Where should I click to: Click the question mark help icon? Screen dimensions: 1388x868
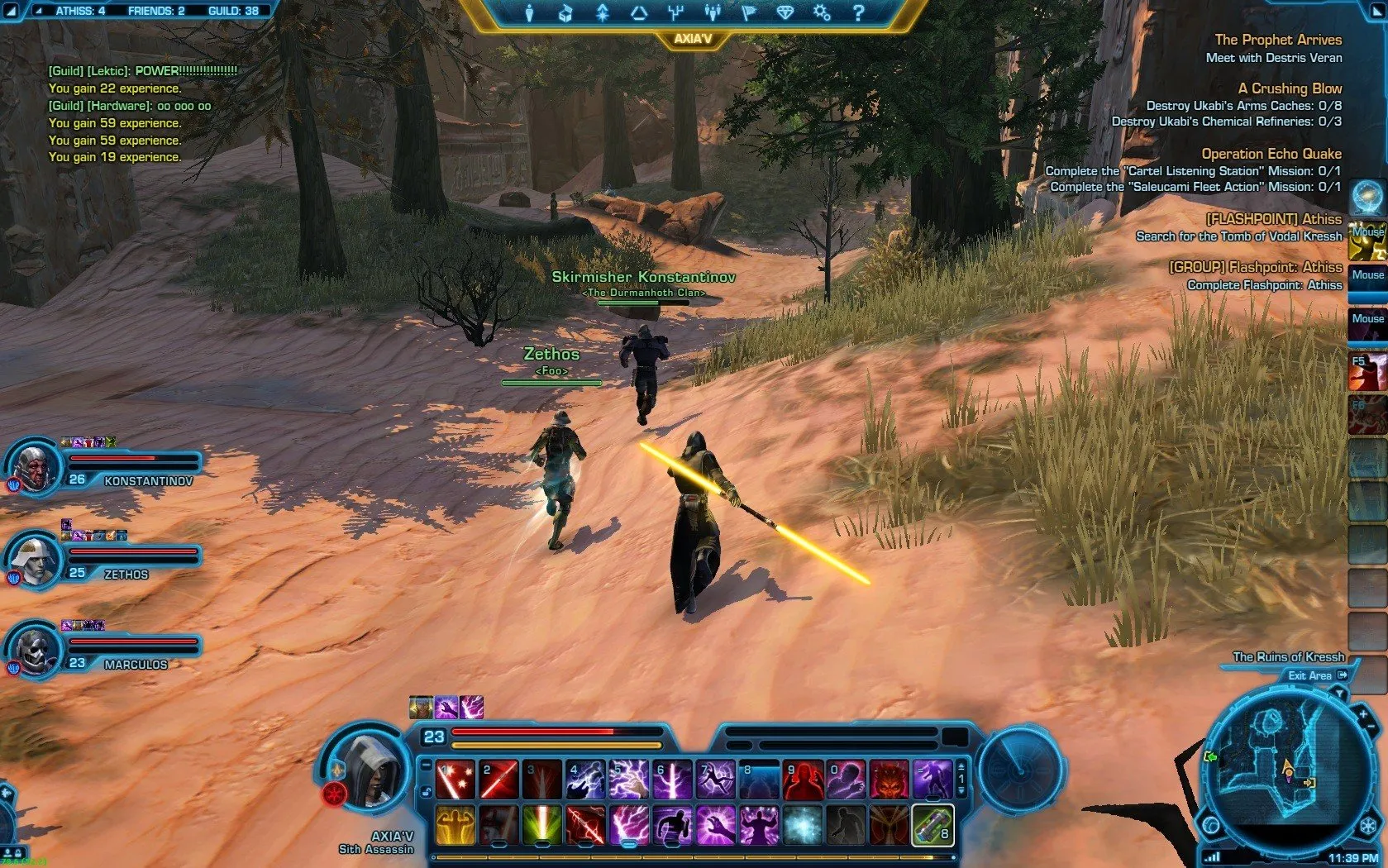(858, 12)
